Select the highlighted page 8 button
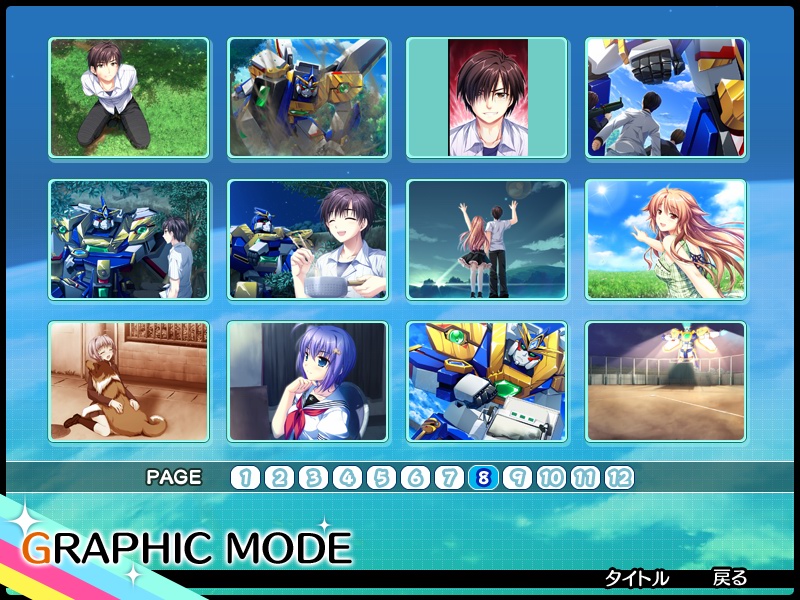This screenshot has height=600, width=800. click(483, 478)
